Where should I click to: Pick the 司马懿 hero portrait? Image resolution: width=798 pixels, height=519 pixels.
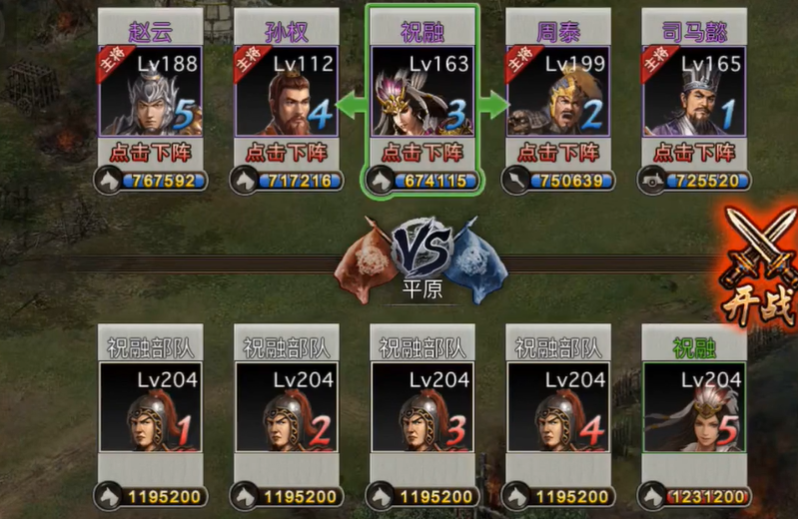[693, 91]
